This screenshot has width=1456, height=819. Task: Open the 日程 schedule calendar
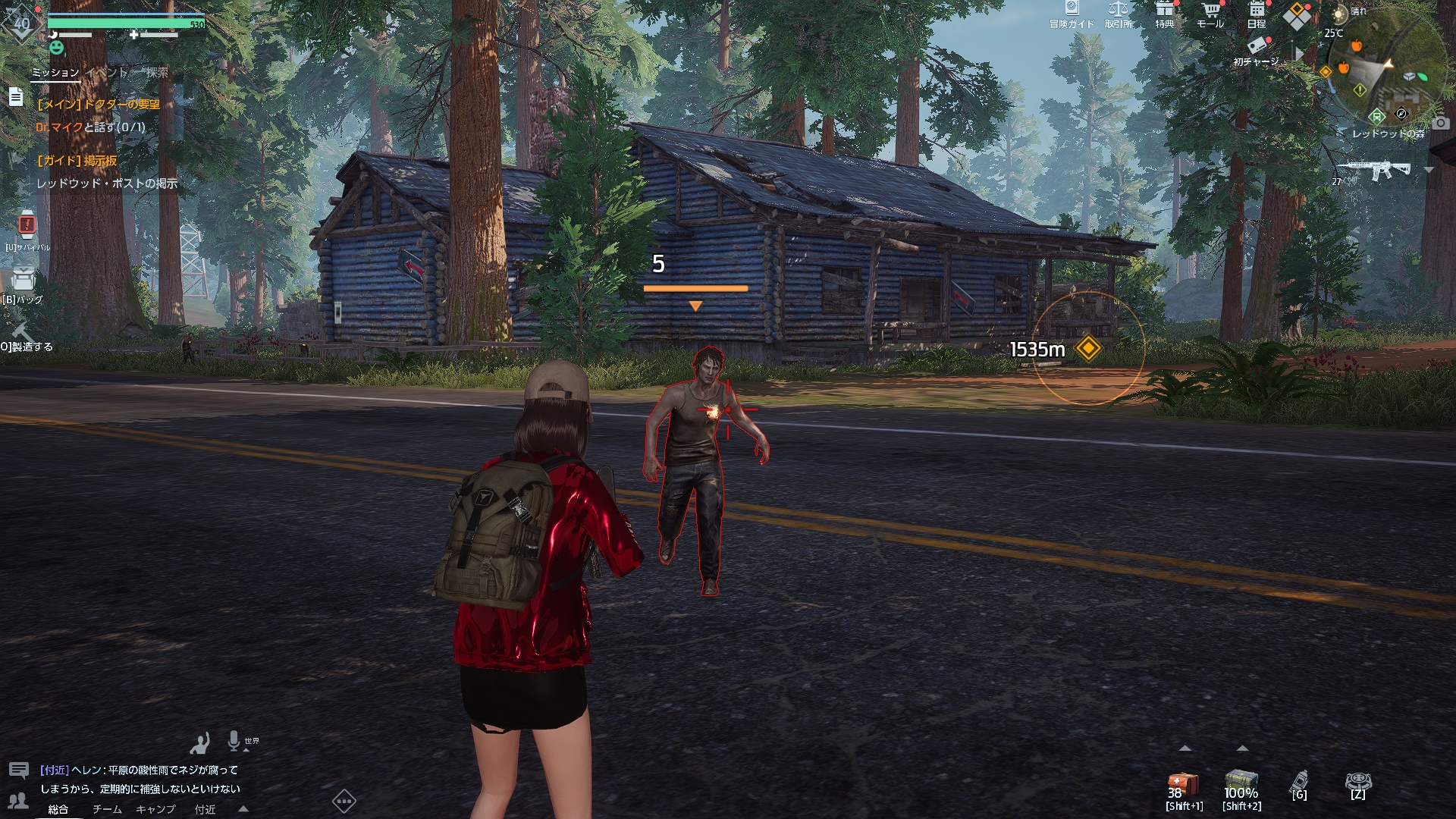[1257, 14]
